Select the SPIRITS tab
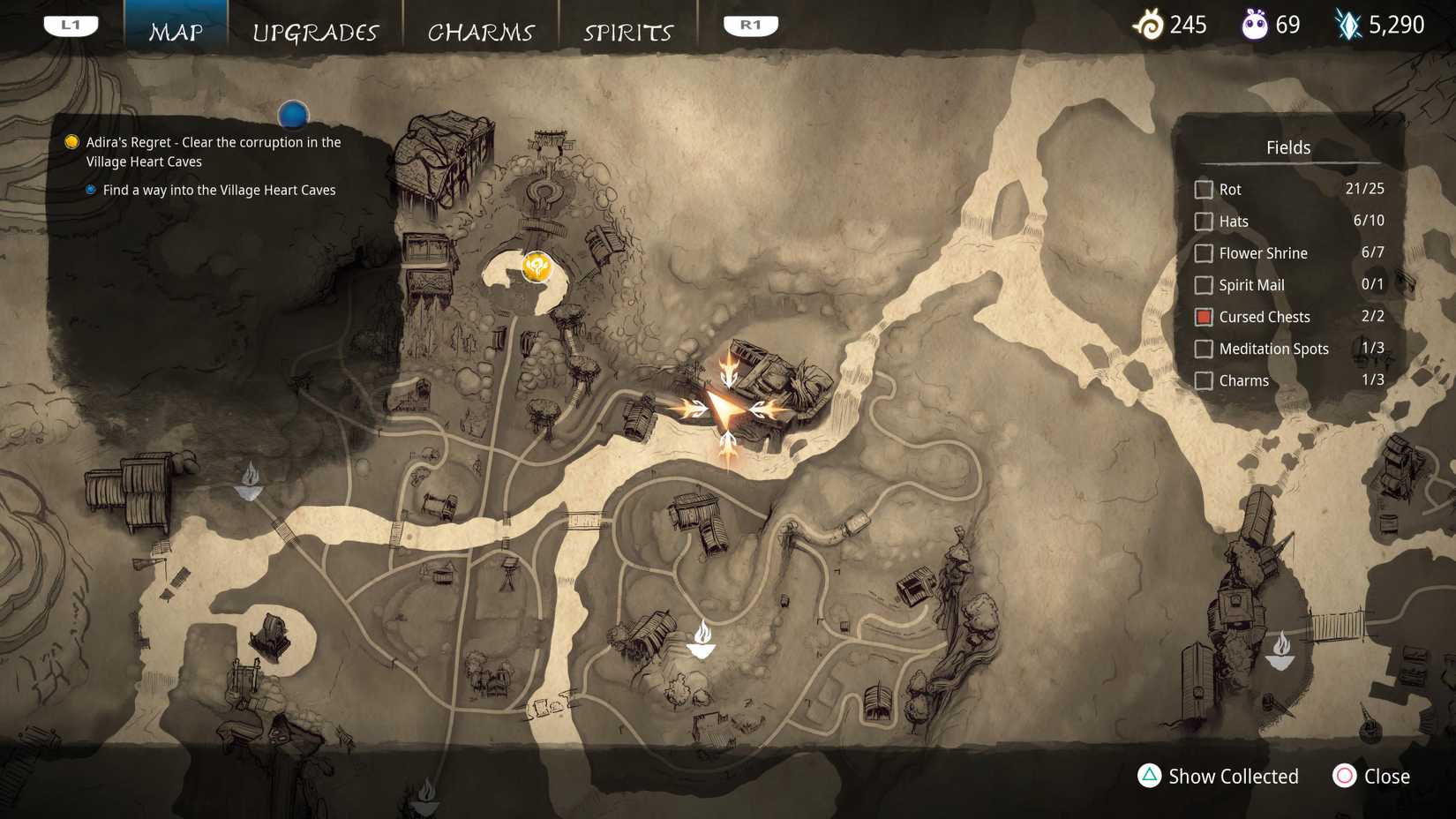Image resolution: width=1456 pixels, height=819 pixels. point(628,32)
